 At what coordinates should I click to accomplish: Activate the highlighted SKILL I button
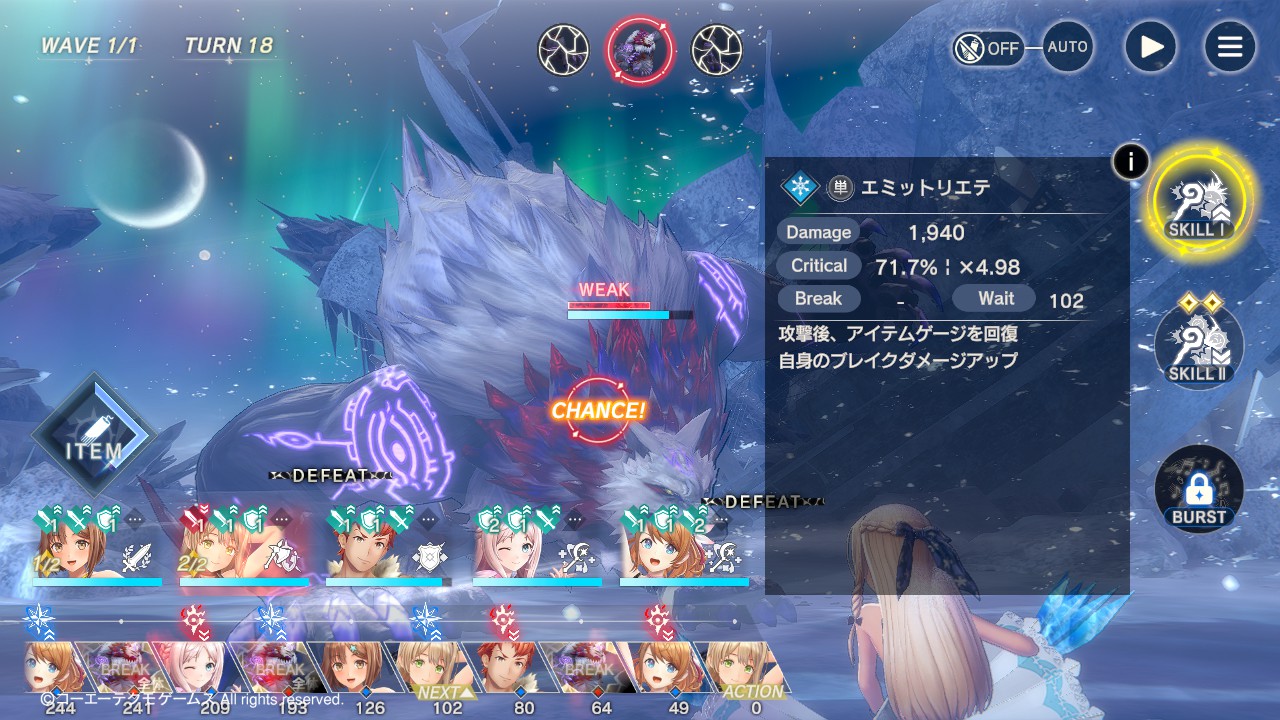(x=1198, y=204)
